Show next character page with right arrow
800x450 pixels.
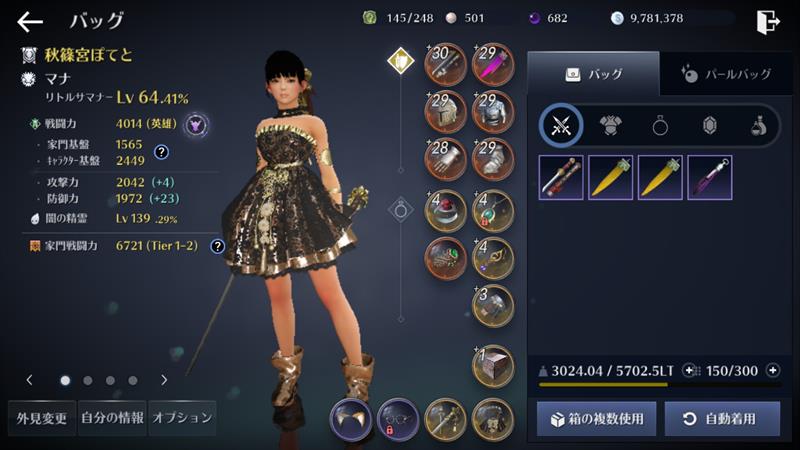[x=164, y=380]
